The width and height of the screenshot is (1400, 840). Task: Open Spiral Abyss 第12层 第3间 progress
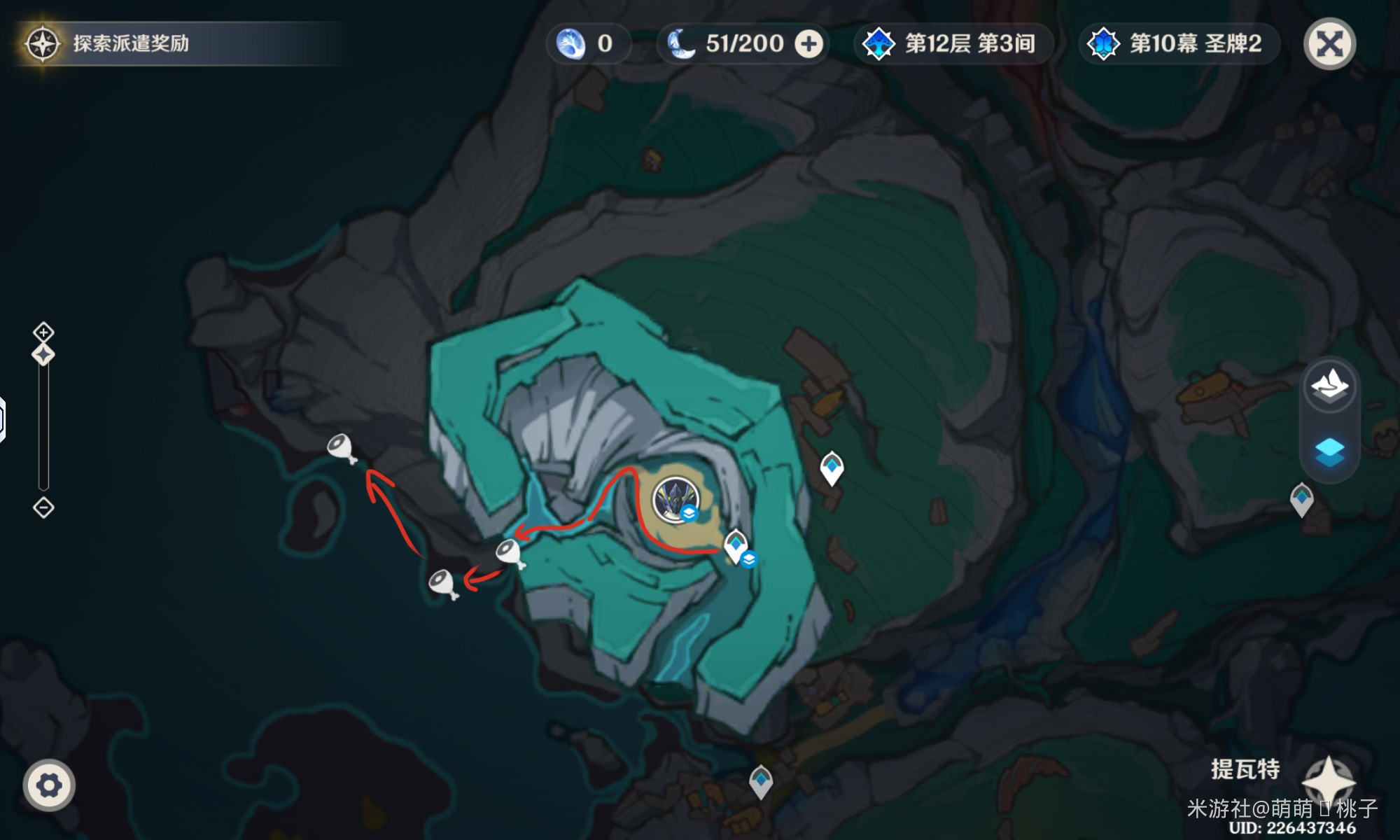point(952,44)
